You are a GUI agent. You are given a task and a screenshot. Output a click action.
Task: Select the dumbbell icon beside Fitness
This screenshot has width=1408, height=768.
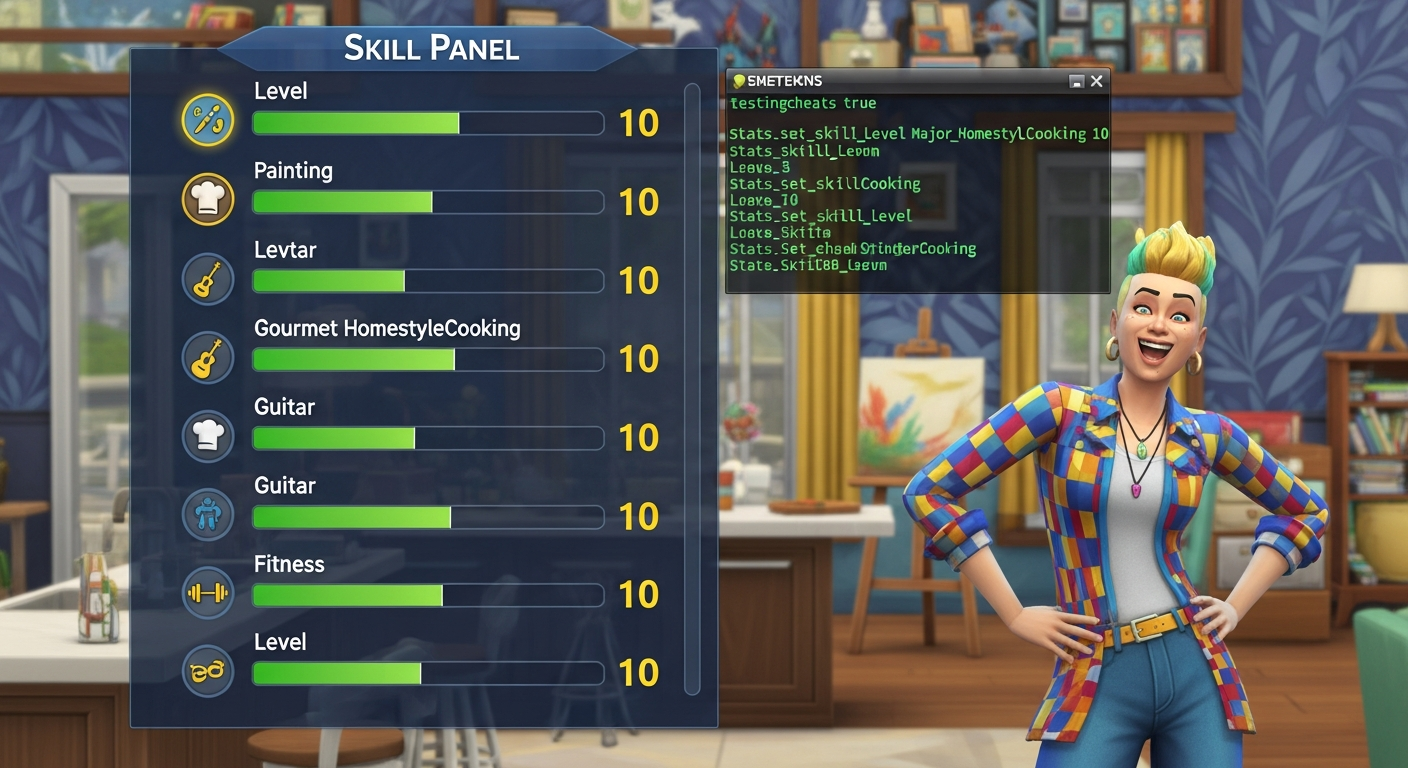tap(207, 593)
